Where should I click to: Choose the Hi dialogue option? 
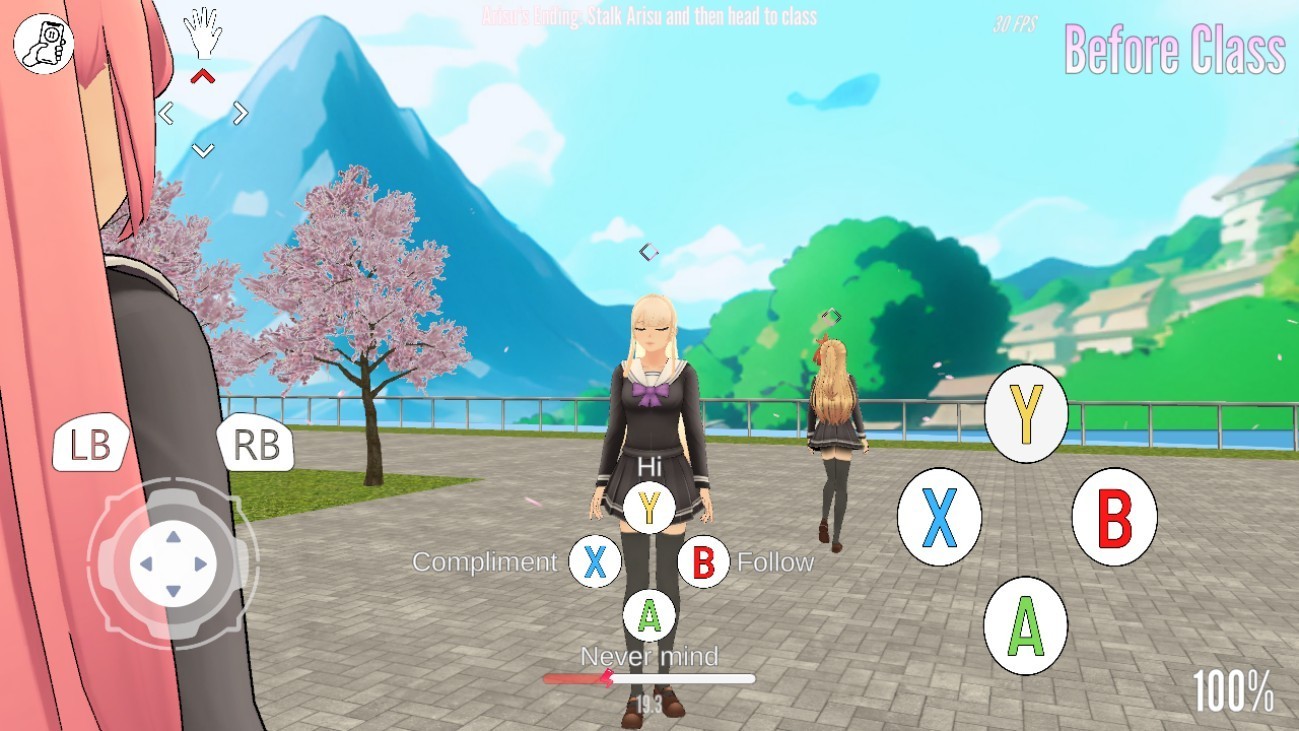[x=649, y=507]
